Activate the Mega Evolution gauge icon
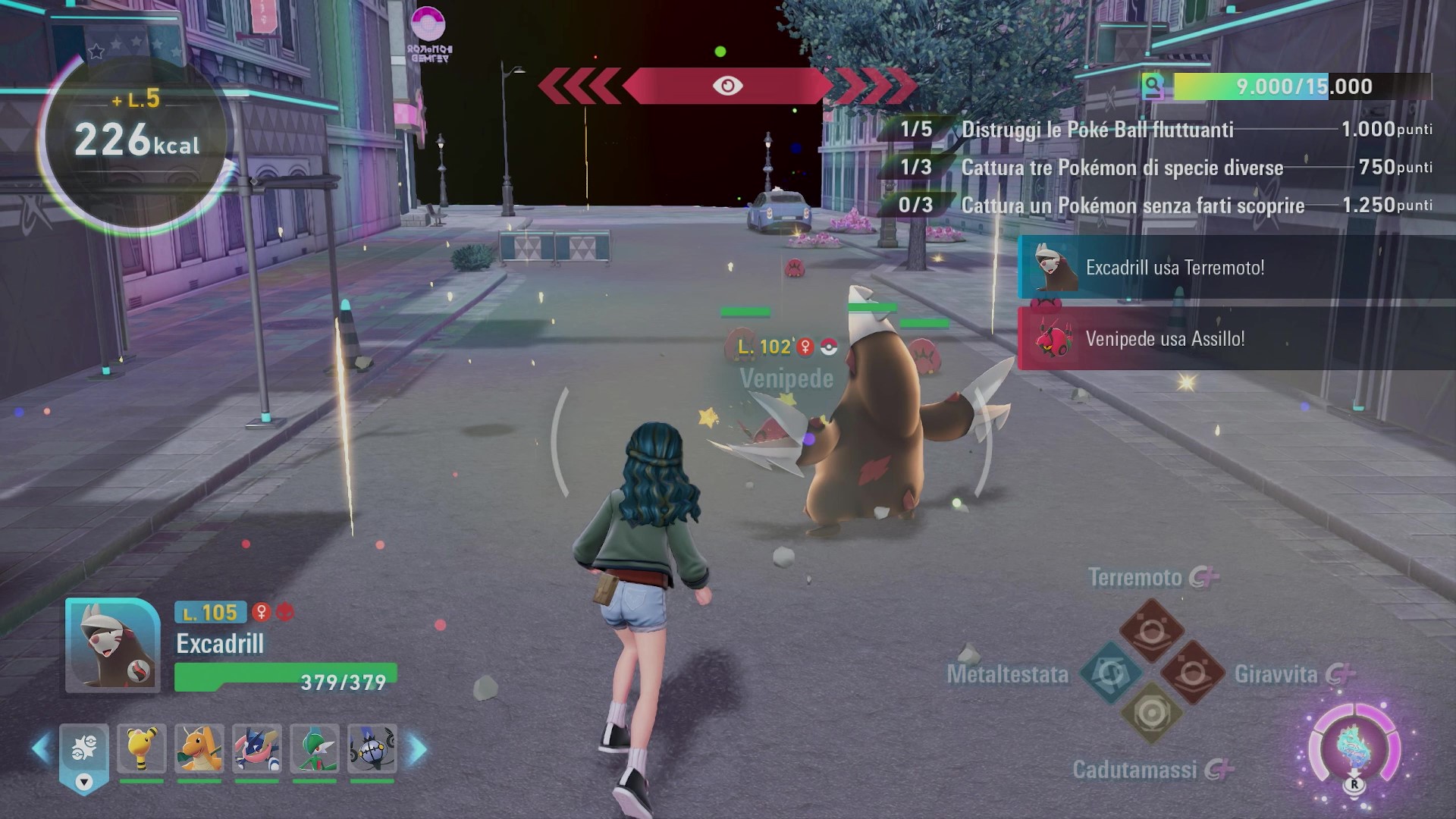This screenshot has height=819, width=1456. click(1354, 748)
